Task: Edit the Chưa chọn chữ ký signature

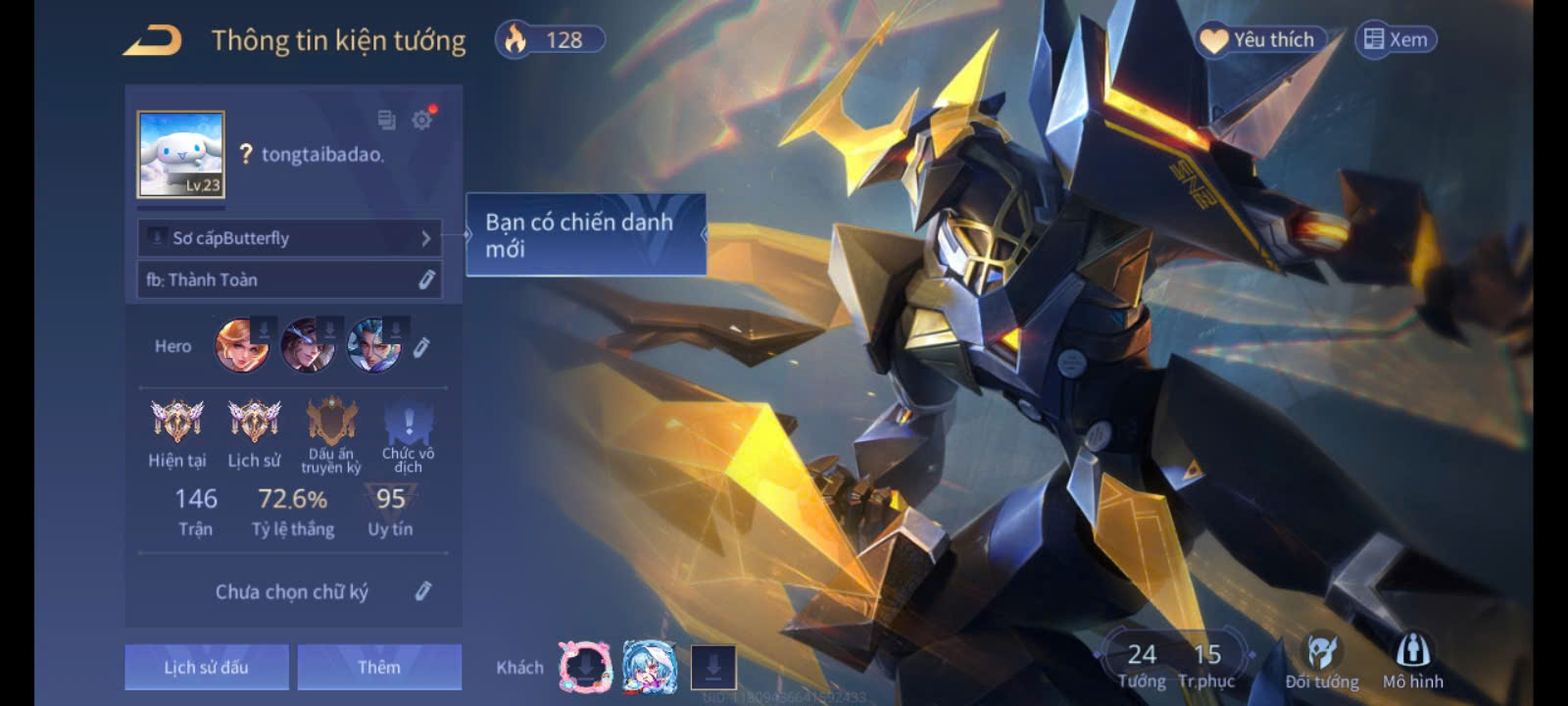Action: tap(422, 591)
